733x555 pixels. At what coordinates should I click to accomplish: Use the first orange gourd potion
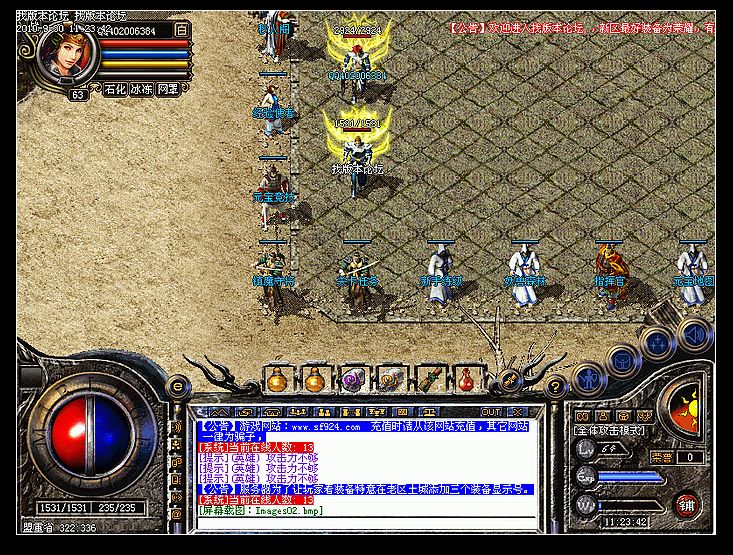click(277, 380)
